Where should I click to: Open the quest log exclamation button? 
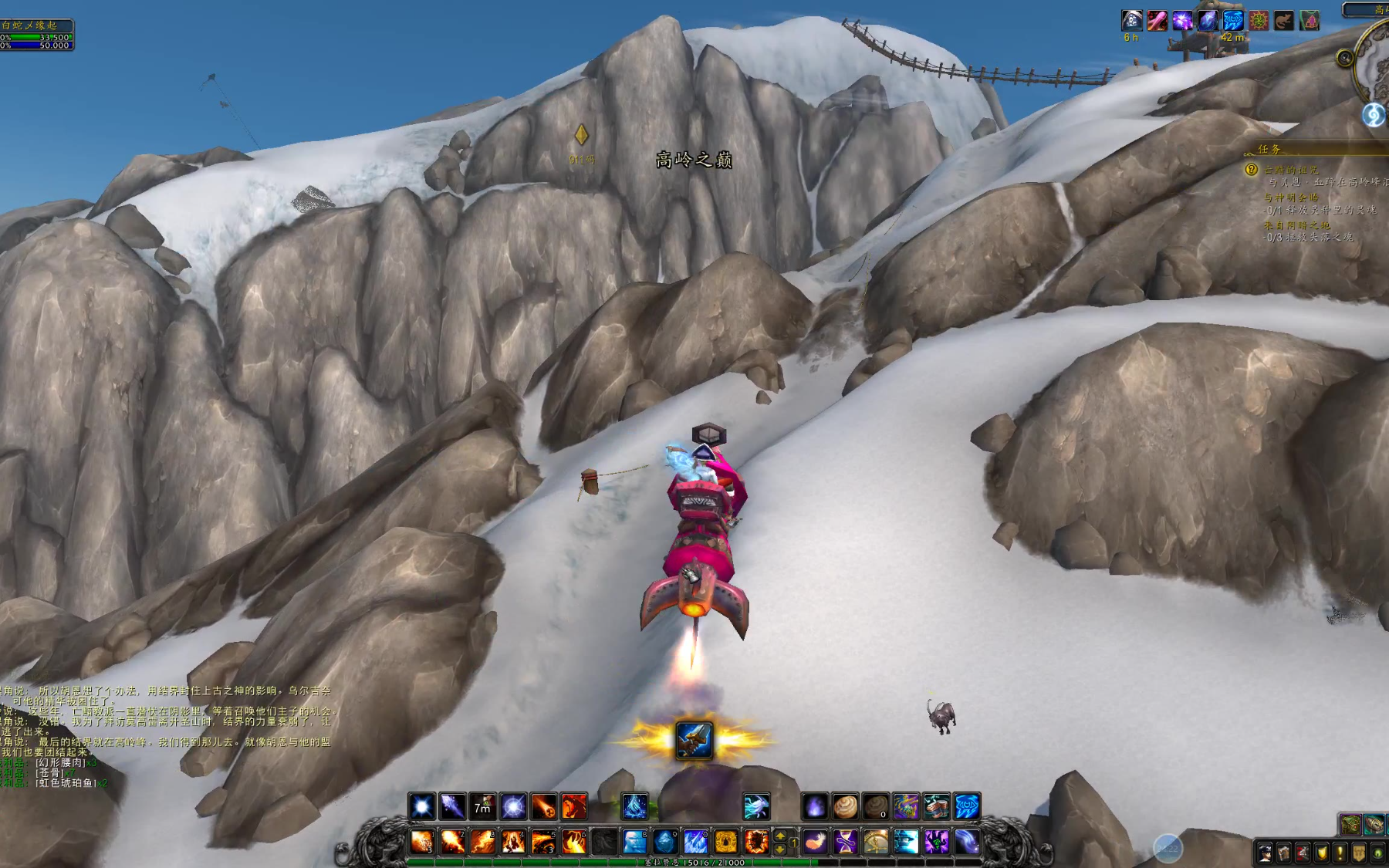pyautogui.click(x=1340, y=853)
